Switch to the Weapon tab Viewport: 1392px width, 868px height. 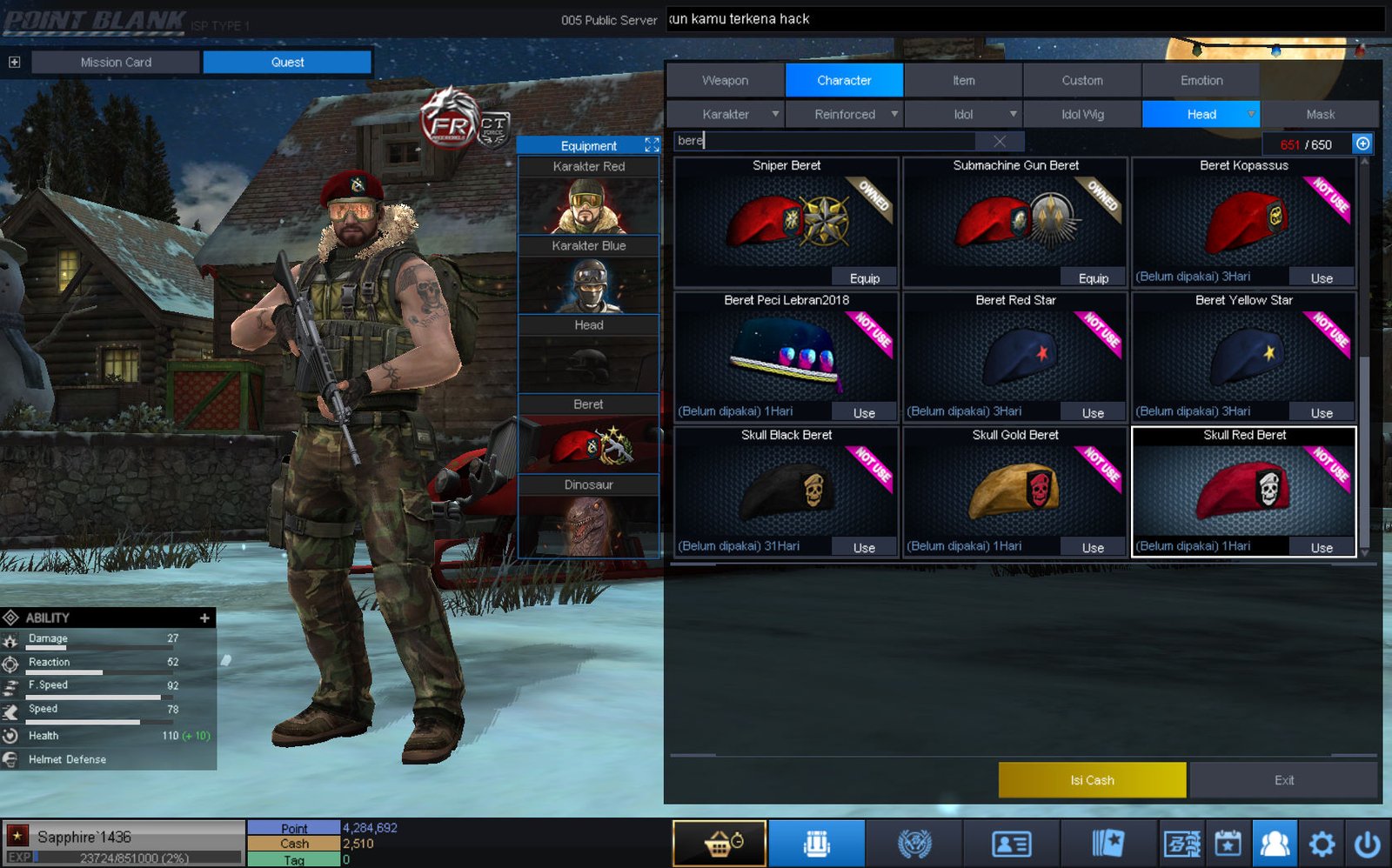725,80
